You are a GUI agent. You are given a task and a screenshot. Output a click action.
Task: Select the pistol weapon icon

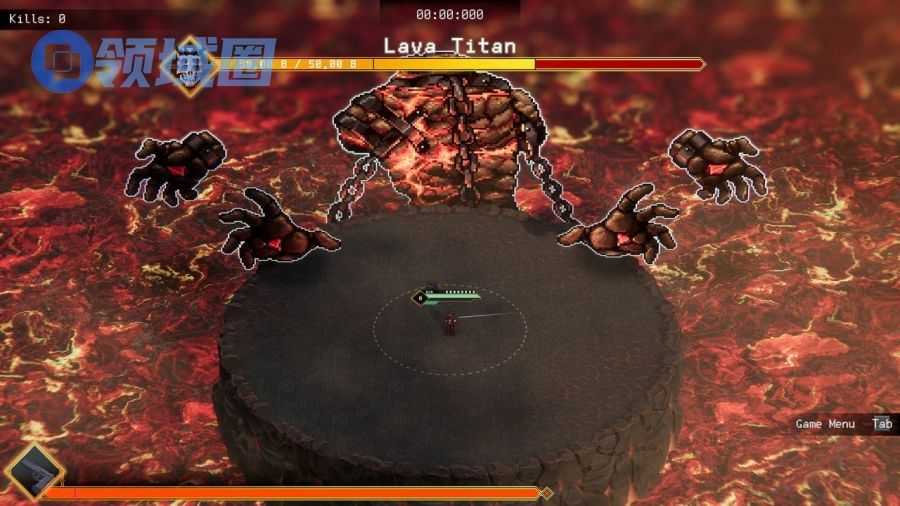(x=33, y=473)
